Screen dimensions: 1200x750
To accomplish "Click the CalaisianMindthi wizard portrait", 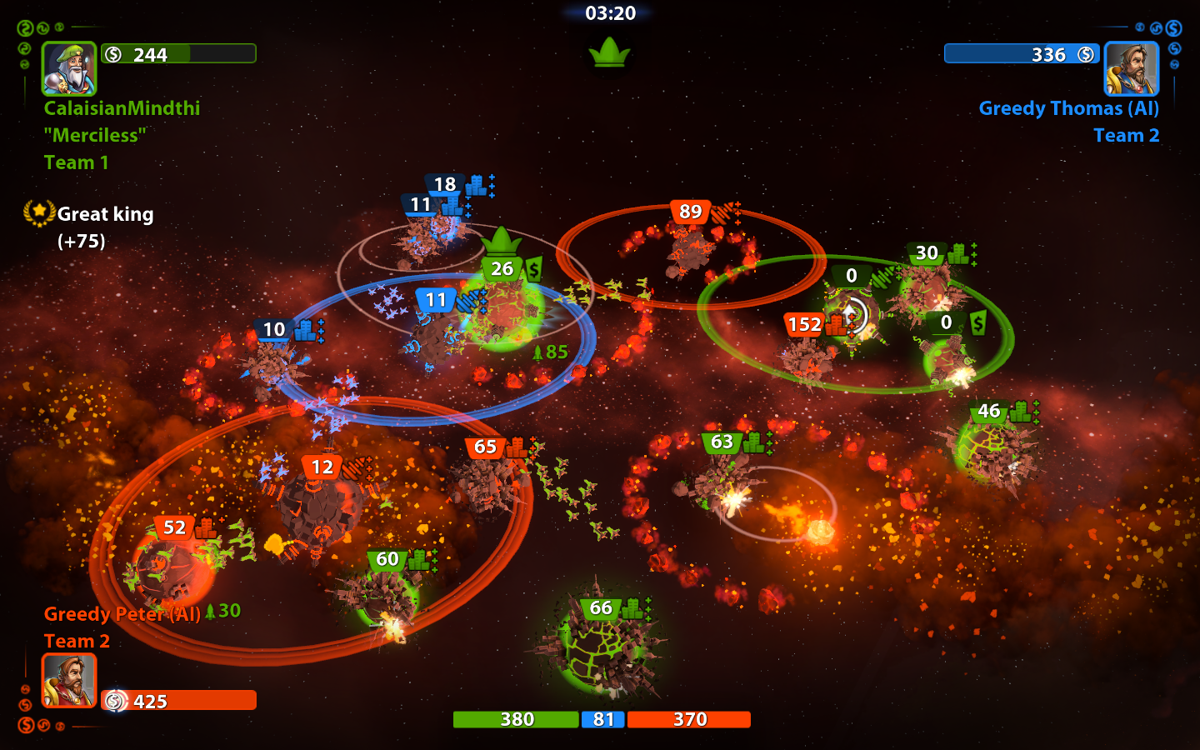I will point(69,68).
